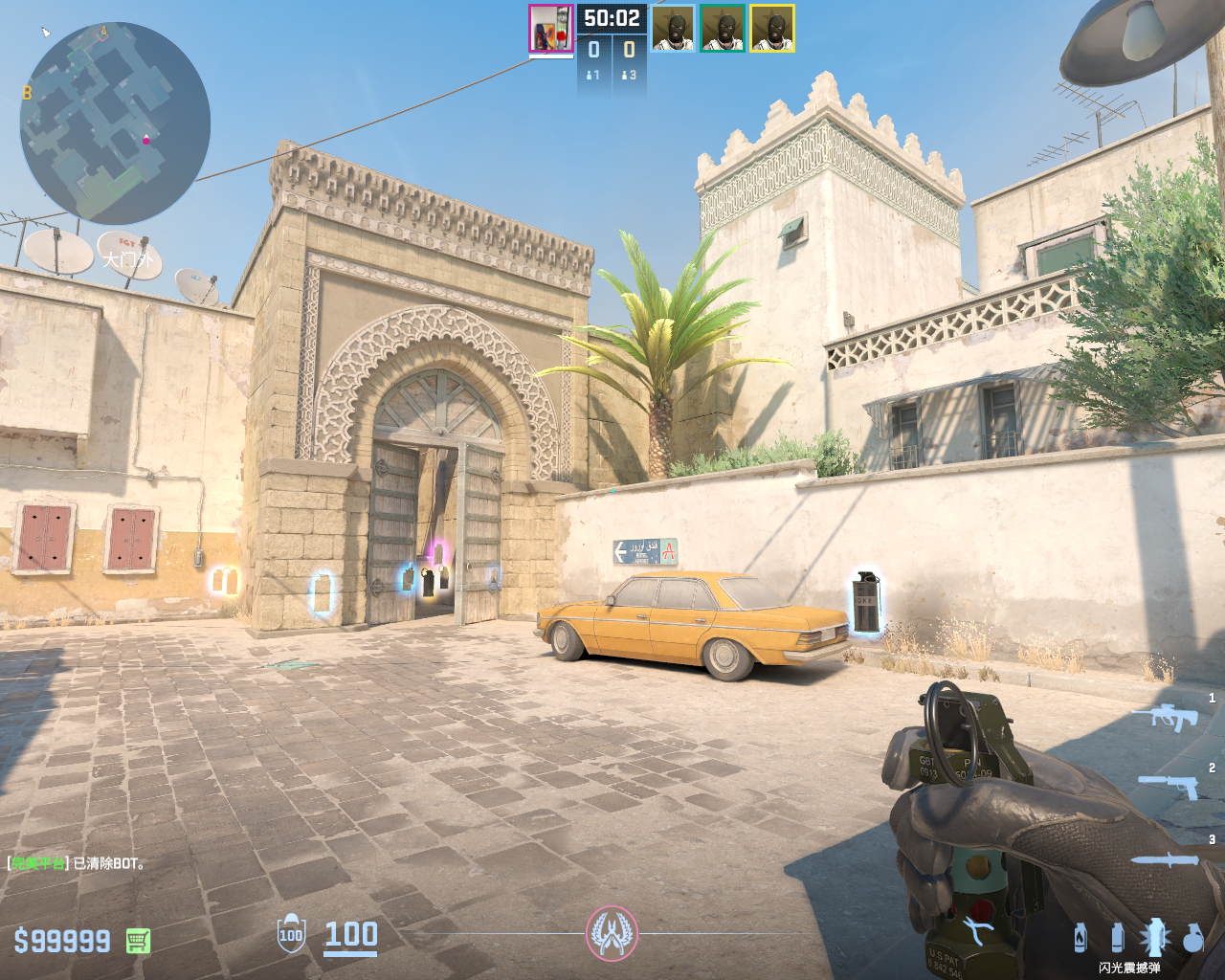Select the light-blue-framed masked player portrait

click(x=673, y=29)
